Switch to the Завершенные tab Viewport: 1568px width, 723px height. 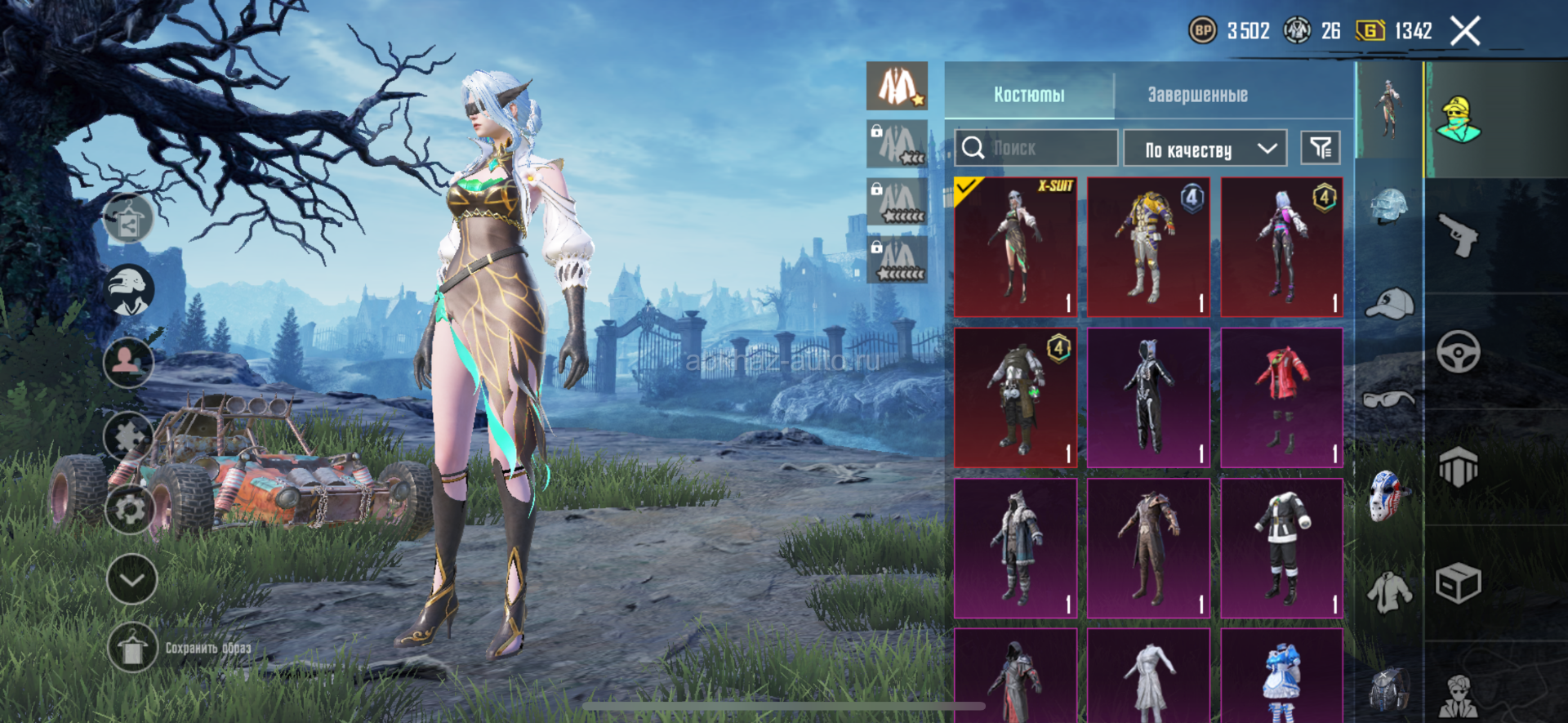[1197, 95]
